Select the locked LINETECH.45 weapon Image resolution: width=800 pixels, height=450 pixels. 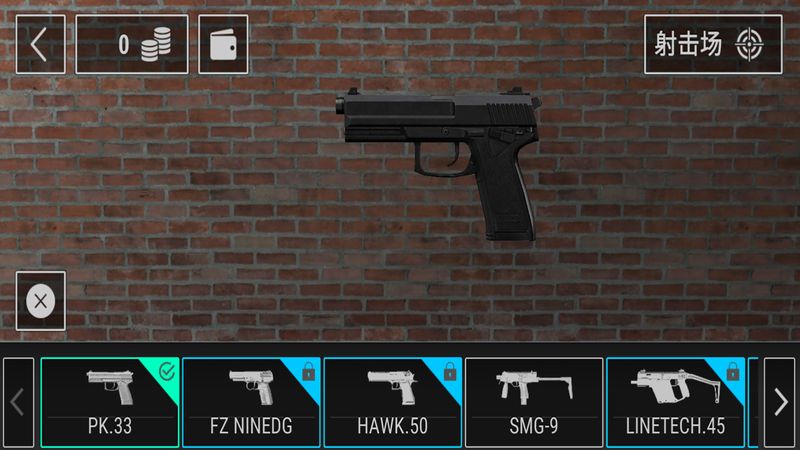click(x=675, y=402)
